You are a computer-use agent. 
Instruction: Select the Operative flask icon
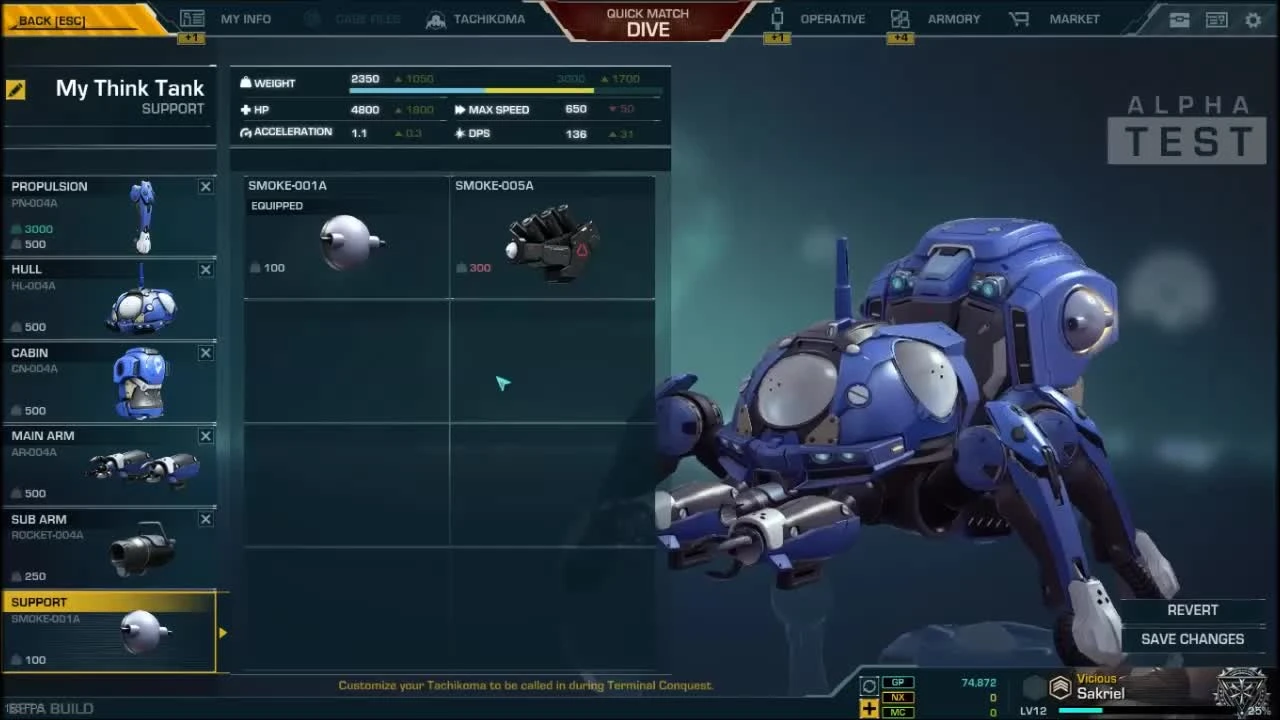(776, 18)
